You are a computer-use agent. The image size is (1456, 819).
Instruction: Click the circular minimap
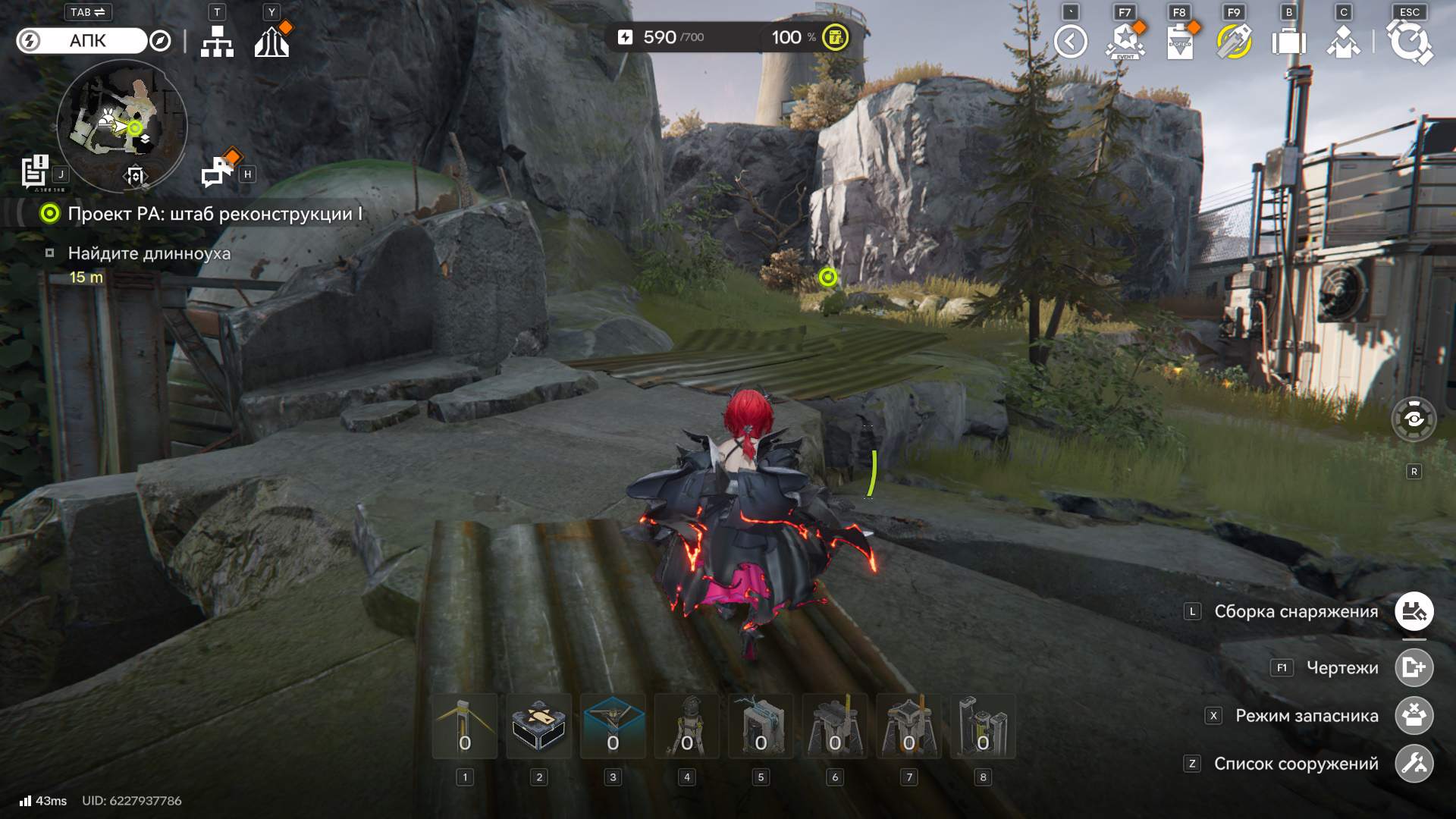122,126
